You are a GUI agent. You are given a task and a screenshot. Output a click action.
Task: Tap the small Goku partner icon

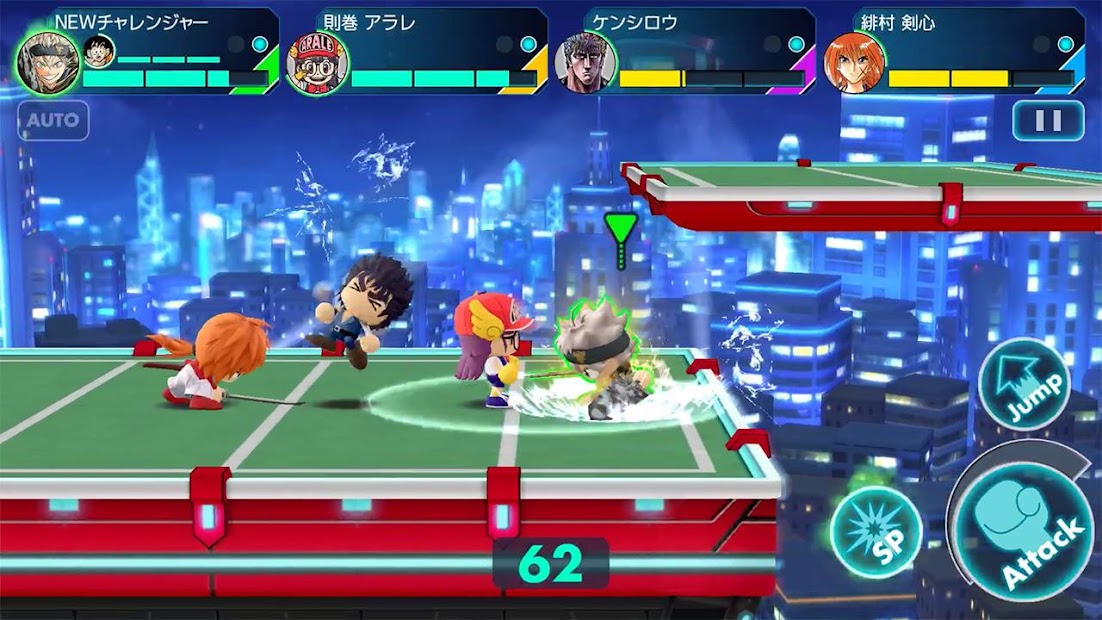(99, 50)
